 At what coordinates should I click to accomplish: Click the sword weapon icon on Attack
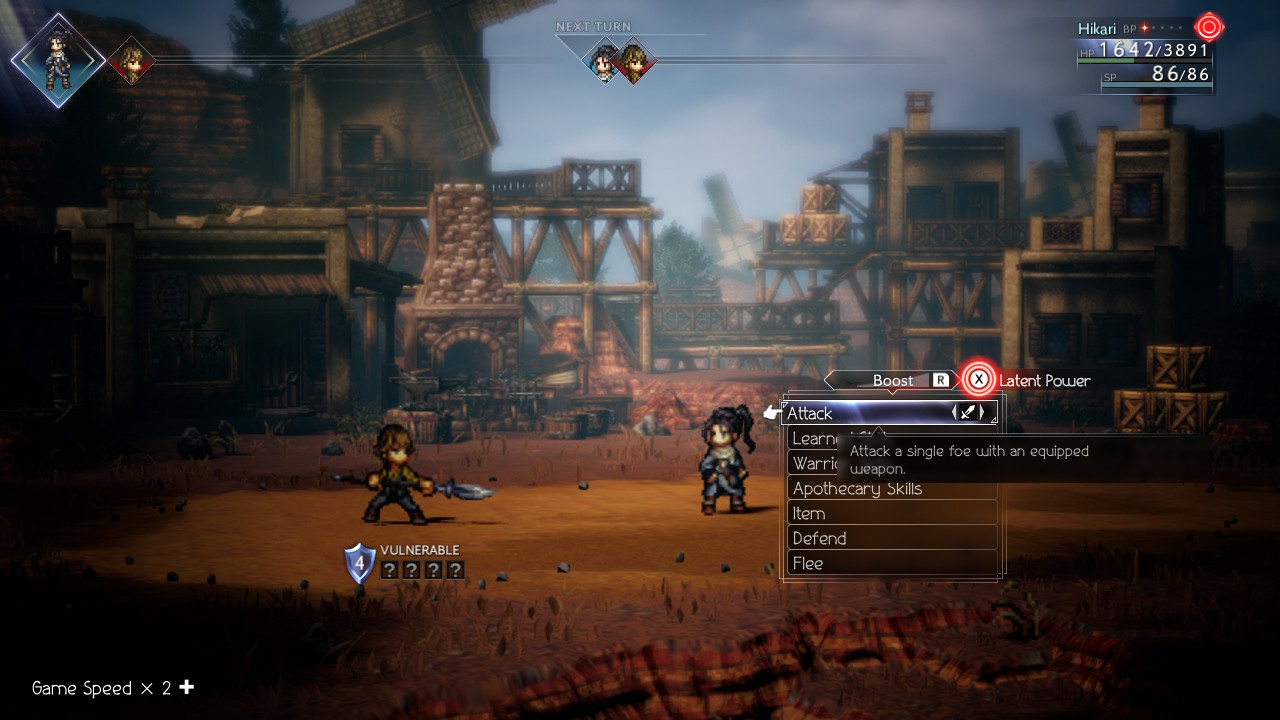[x=967, y=412]
